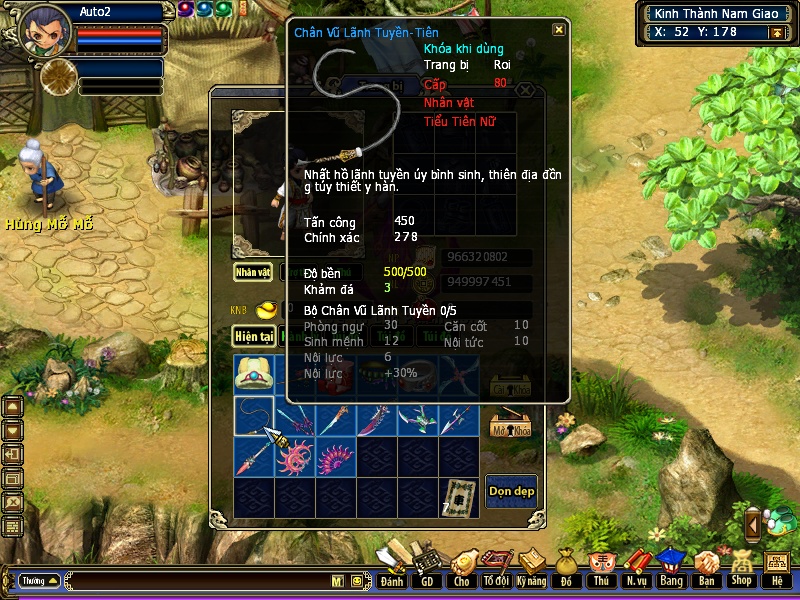Screen dimensions: 800x600
Task: Open the Bạn friends list
Action: (x=706, y=567)
